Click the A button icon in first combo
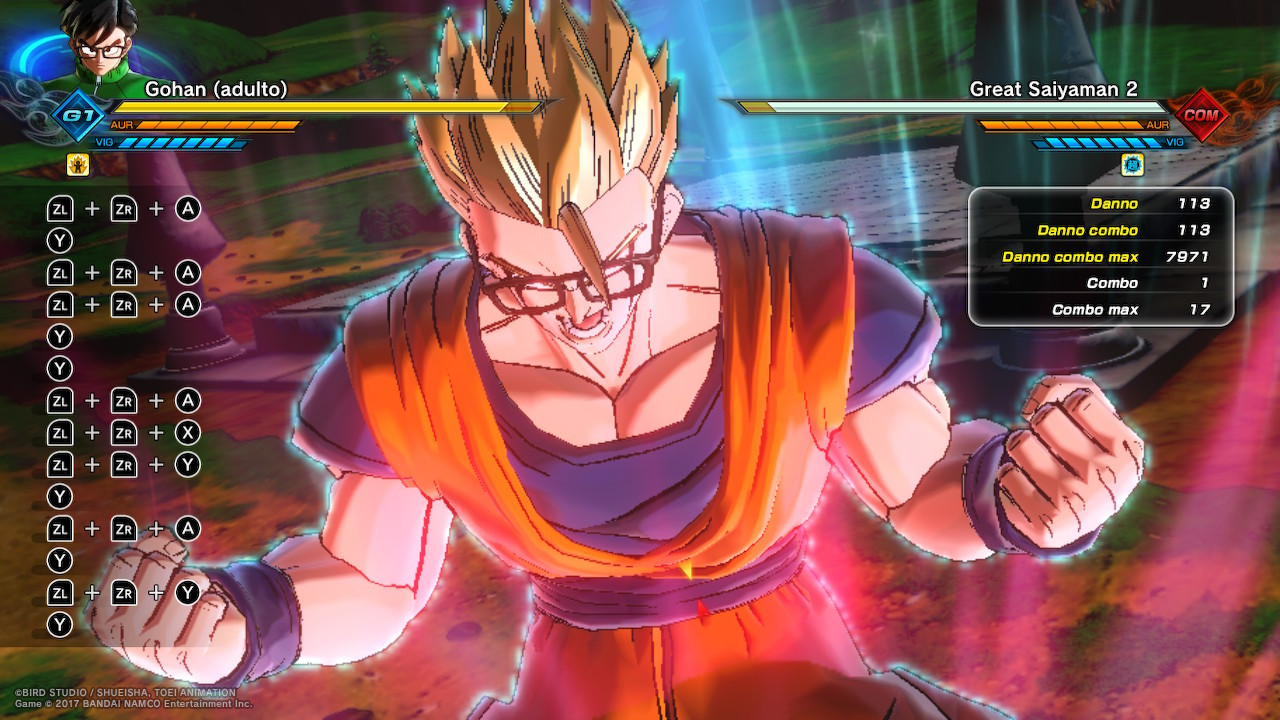 pos(188,208)
